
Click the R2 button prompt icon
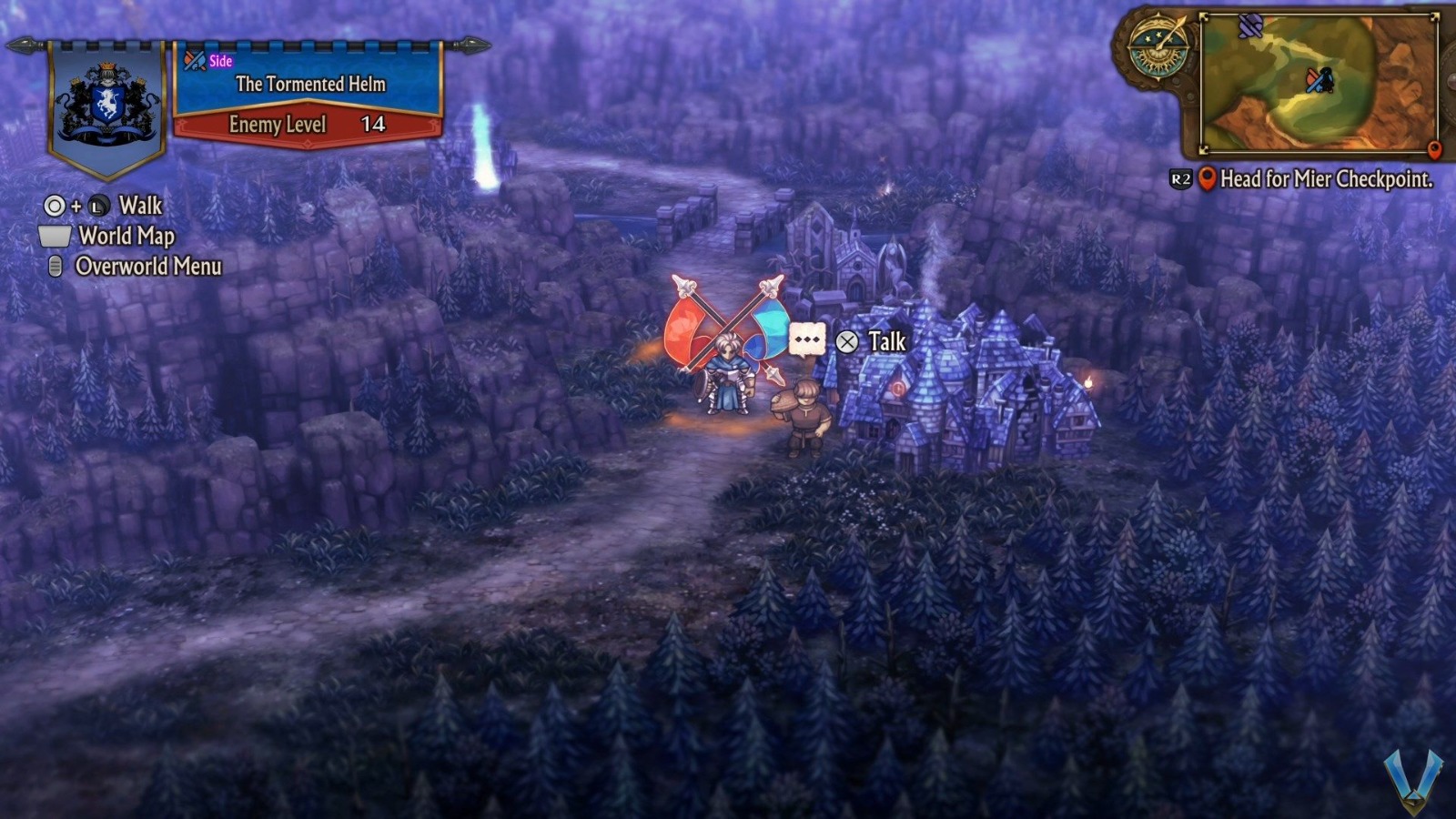(1180, 178)
